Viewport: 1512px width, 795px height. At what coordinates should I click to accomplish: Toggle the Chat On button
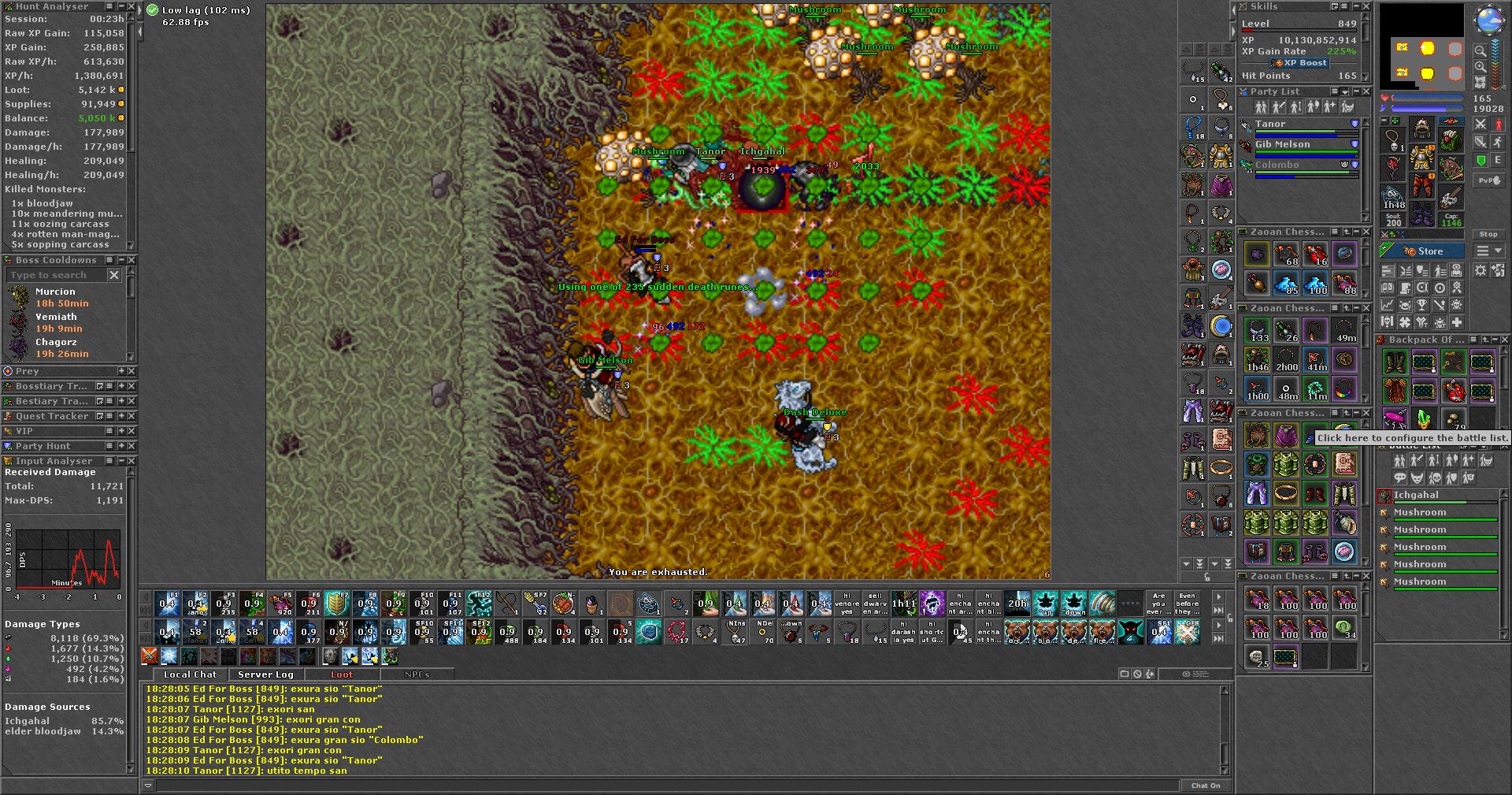(x=1205, y=786)
